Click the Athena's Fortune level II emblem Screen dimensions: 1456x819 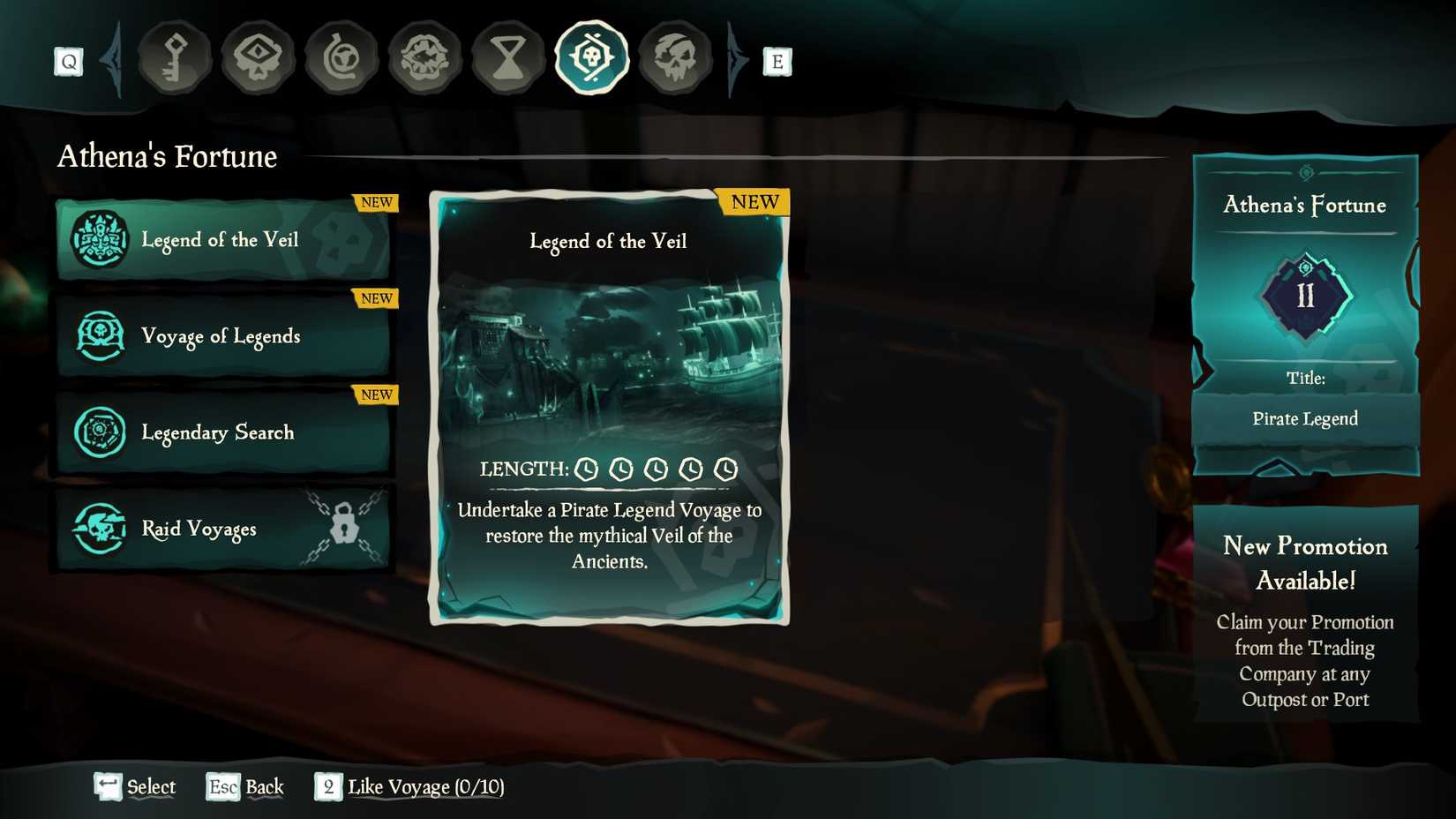(1305, 296)
